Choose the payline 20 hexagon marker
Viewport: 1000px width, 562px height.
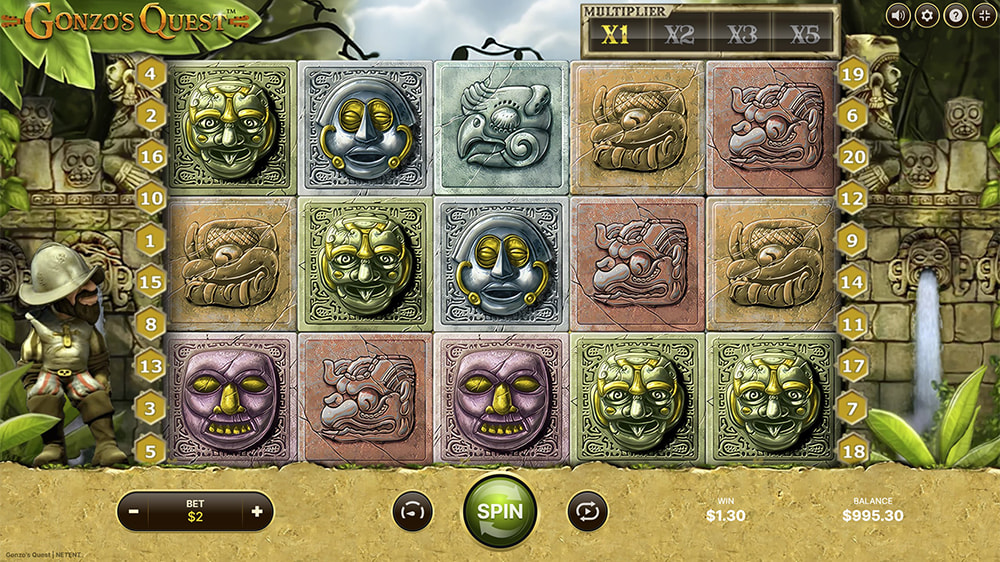point(853,156)
